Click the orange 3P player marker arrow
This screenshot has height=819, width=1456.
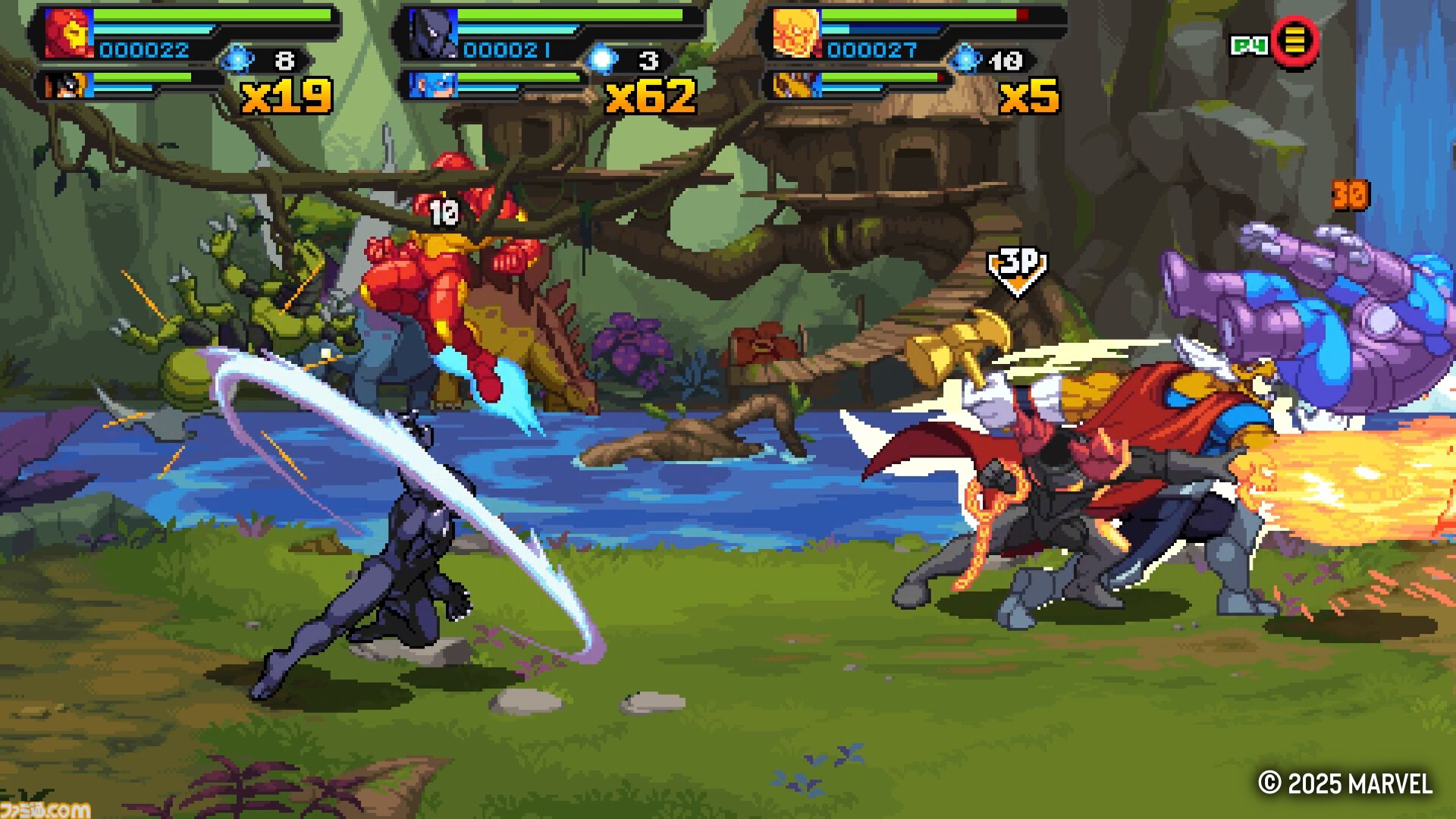pos(1016,271)
